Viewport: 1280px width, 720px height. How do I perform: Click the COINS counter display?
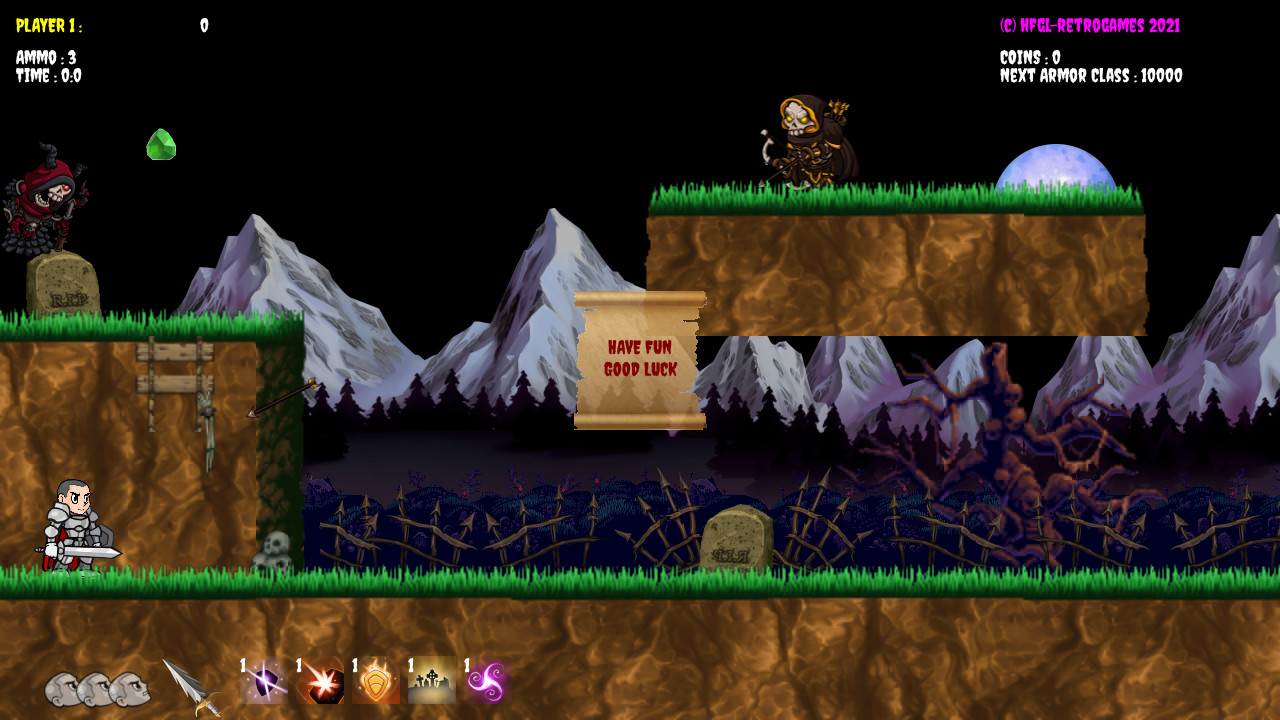(1031, 58)
